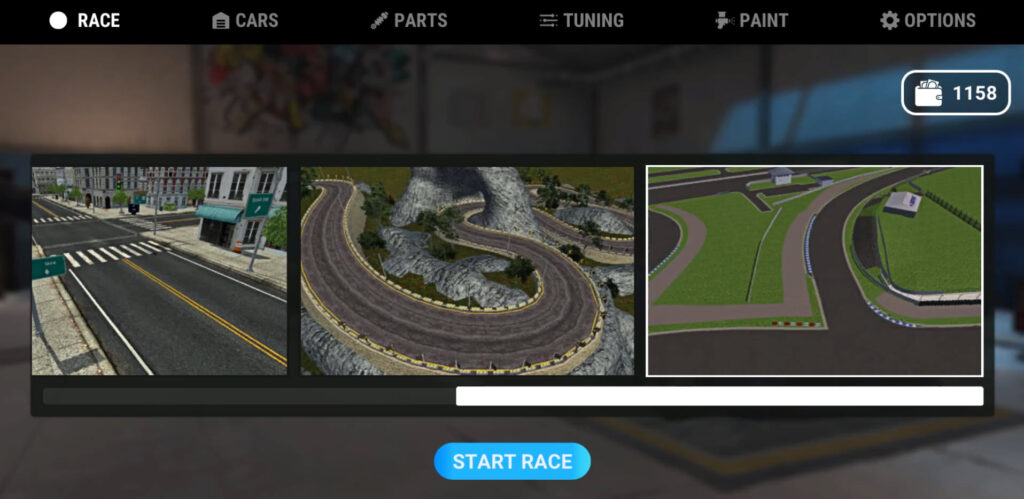The image size is (1024, 499).
Task: Click the white track list scrollbar
Action: tap(719, 396)
